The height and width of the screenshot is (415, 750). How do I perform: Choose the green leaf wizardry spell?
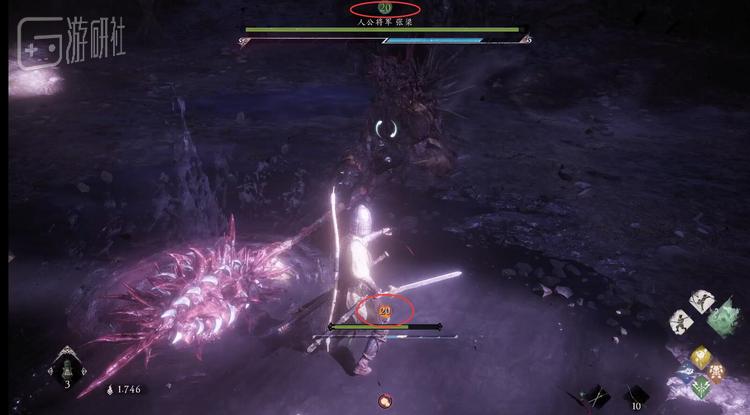pyautogui.click(x=702, y=388)
